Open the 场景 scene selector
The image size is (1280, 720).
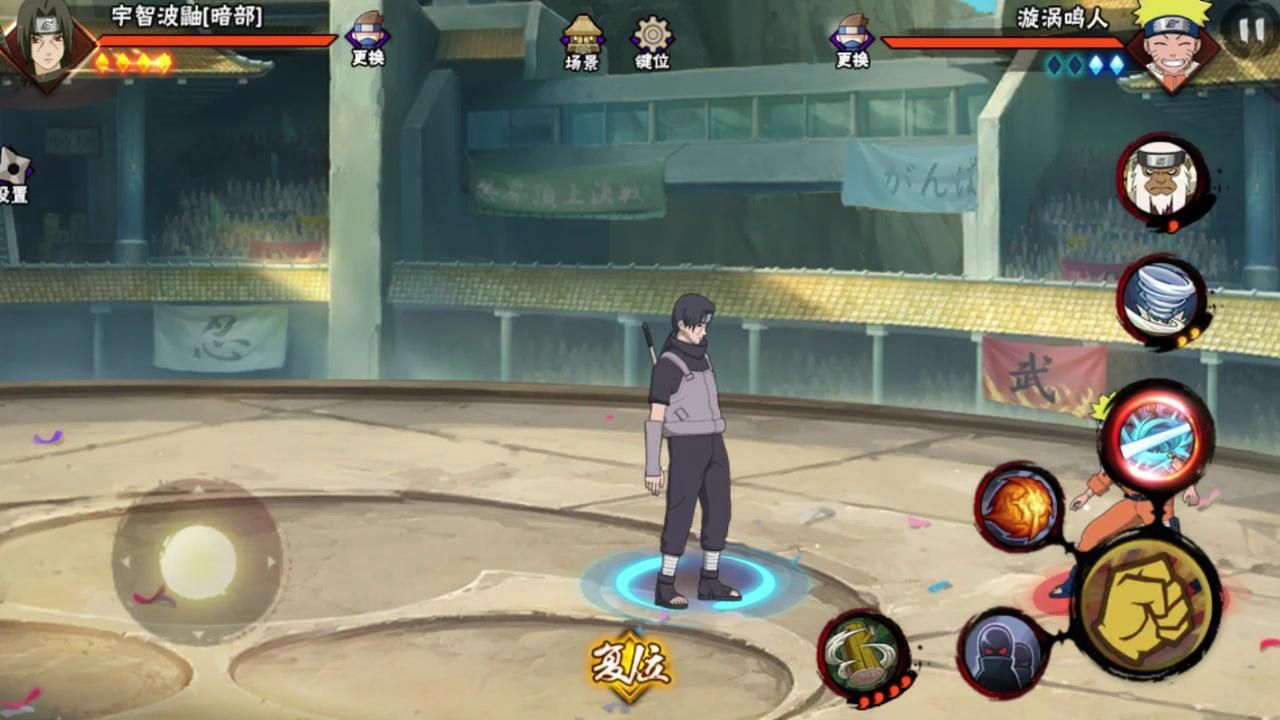coord(582,42)
